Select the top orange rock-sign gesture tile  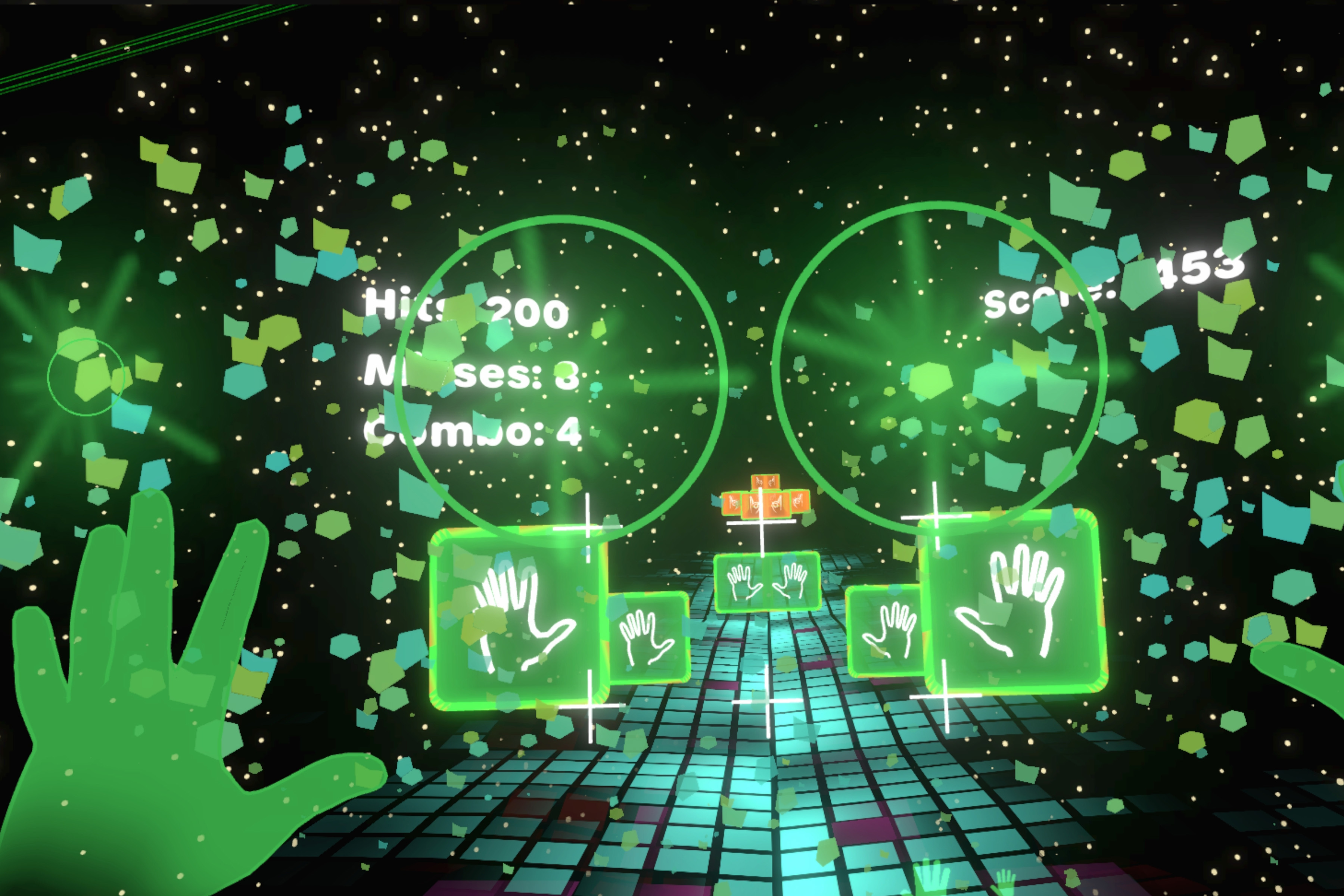coord(766,482)
